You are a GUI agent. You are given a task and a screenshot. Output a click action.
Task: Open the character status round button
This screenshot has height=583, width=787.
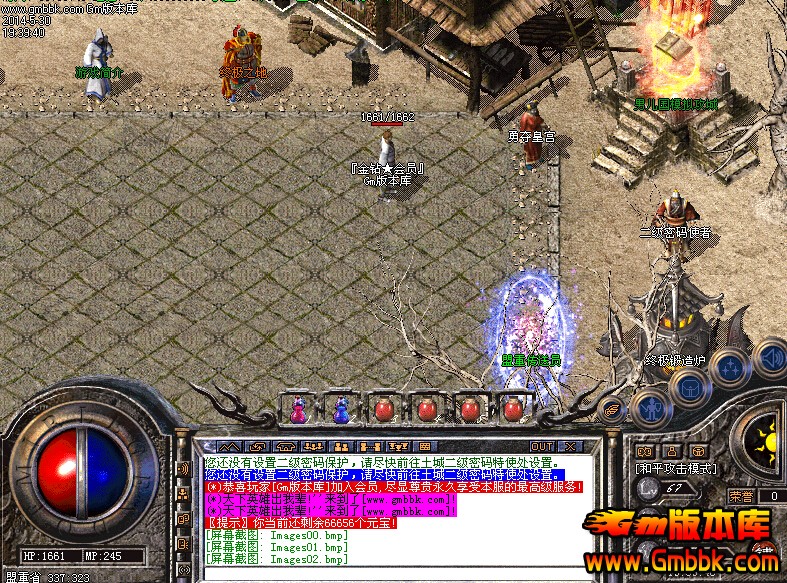(650, 405)
